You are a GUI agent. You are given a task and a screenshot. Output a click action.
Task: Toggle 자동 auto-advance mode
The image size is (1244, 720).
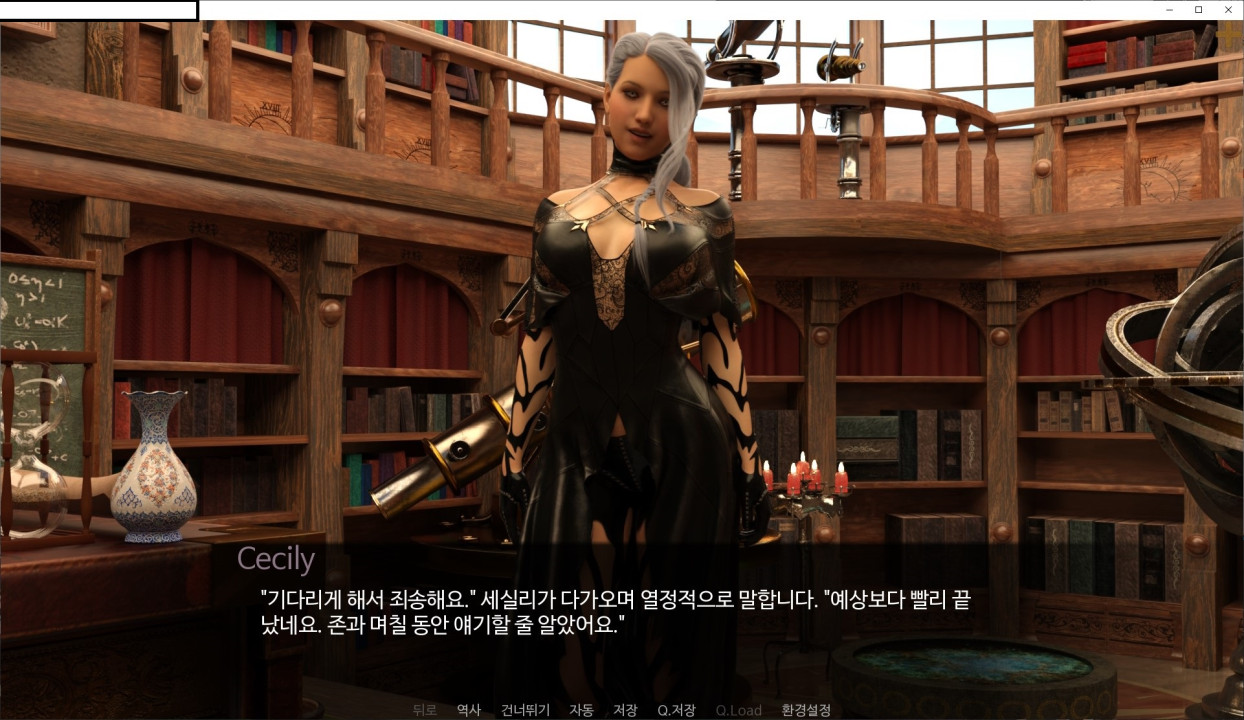tap(581, 710)
